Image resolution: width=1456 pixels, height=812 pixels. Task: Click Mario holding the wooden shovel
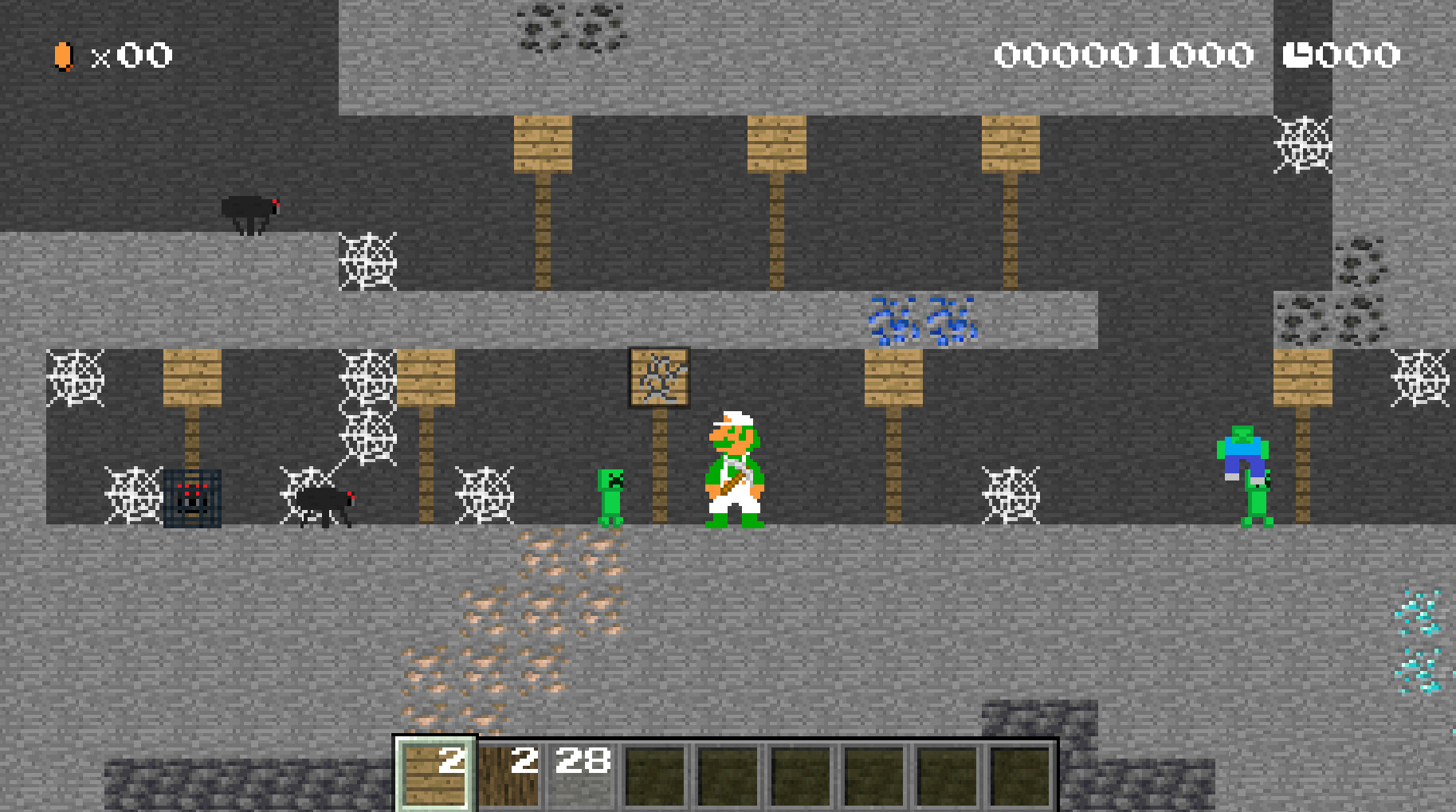coord(735,466)
